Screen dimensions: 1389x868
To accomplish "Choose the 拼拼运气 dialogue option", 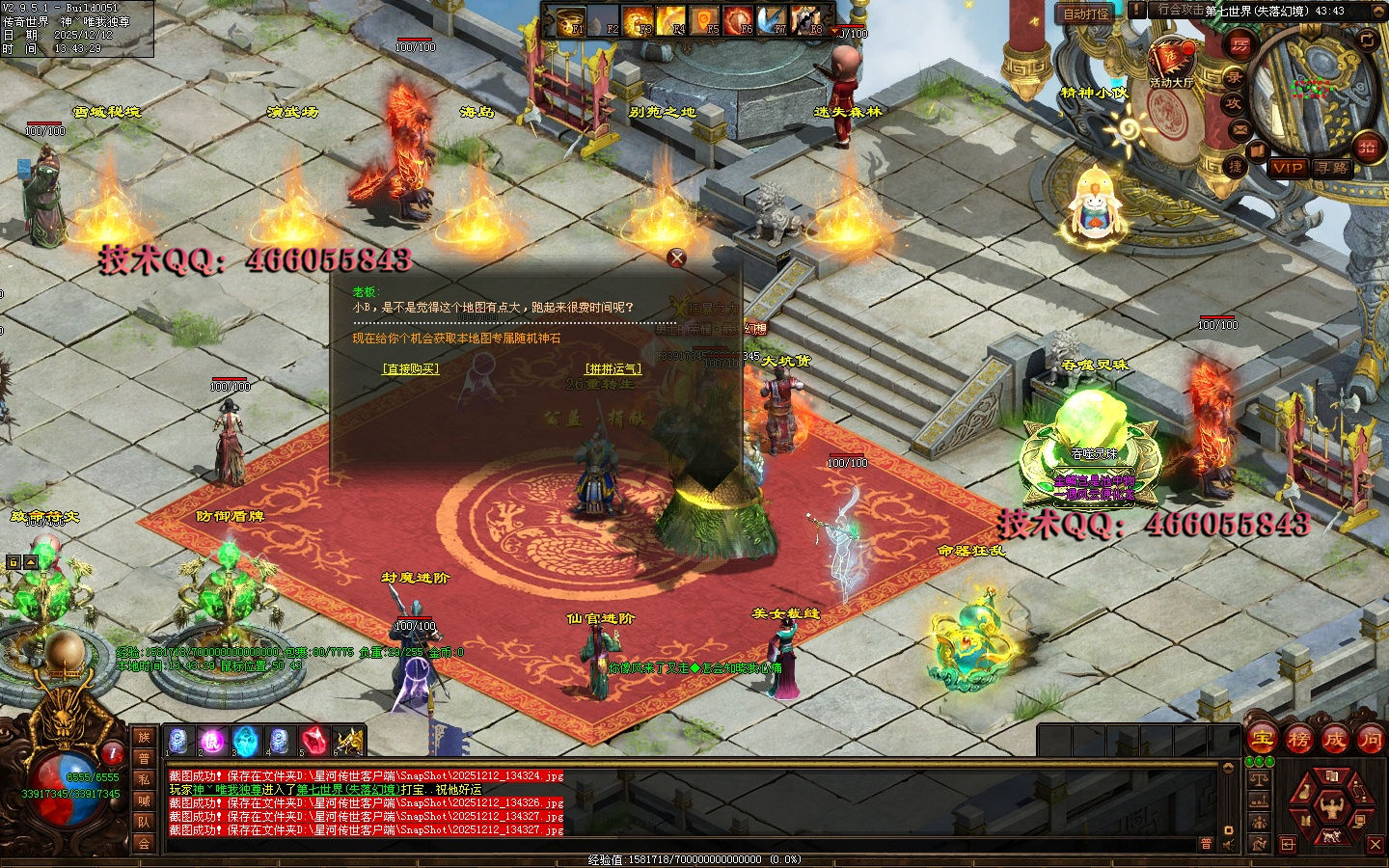I will coord(613,368).
